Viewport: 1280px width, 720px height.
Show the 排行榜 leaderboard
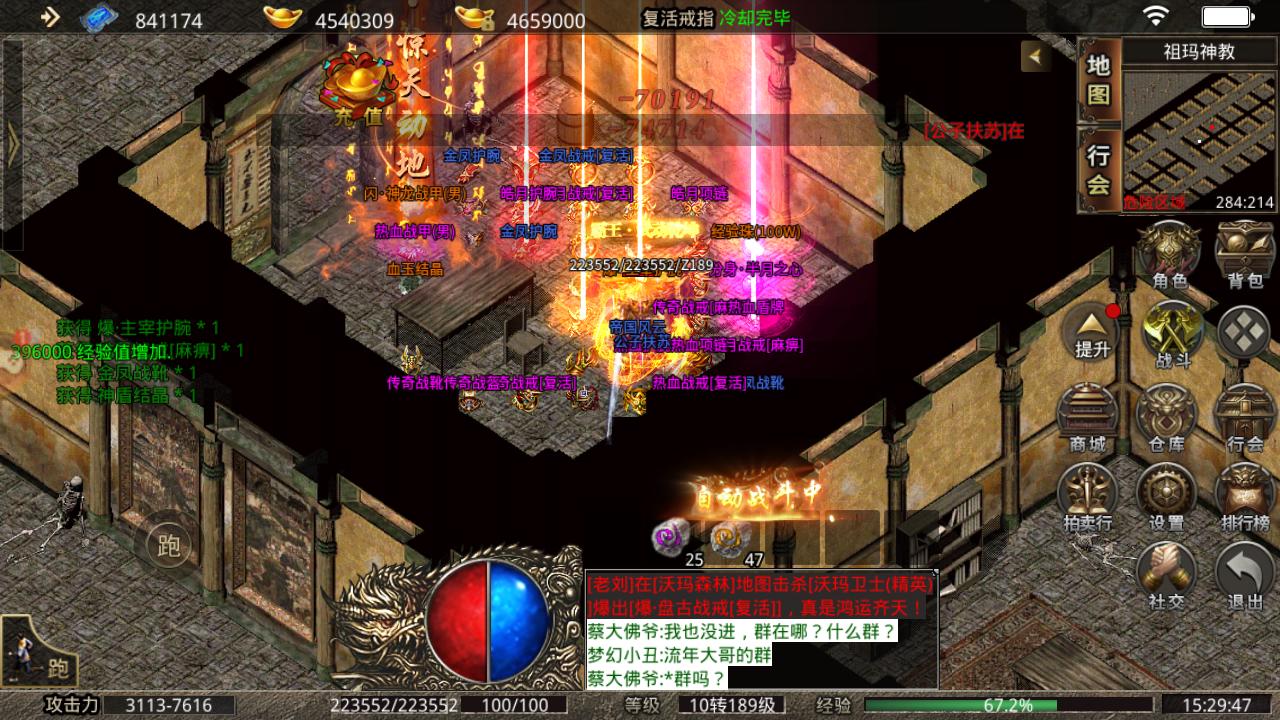click(1245, 494)
